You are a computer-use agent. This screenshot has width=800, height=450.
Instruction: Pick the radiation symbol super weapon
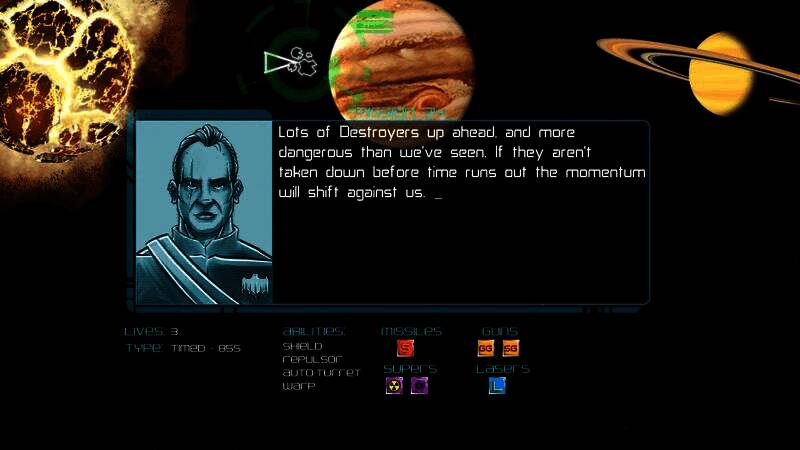394,385
